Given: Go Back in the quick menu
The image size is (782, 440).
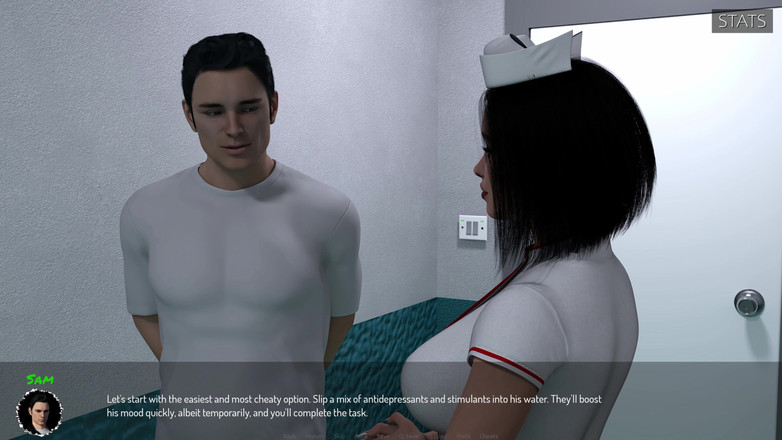Looking at the screenshot, I should coord(290,436).
